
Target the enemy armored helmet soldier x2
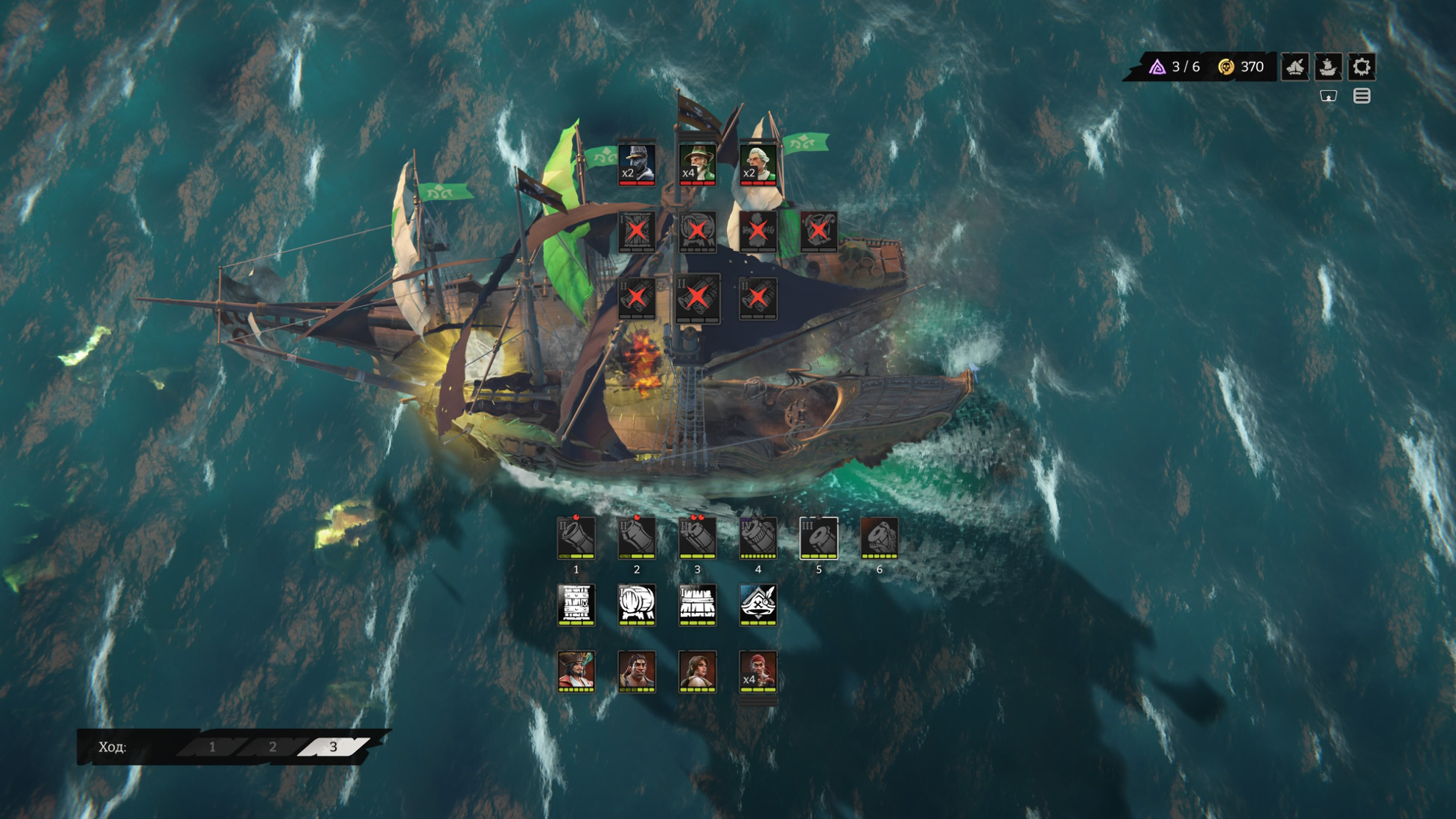637,163
